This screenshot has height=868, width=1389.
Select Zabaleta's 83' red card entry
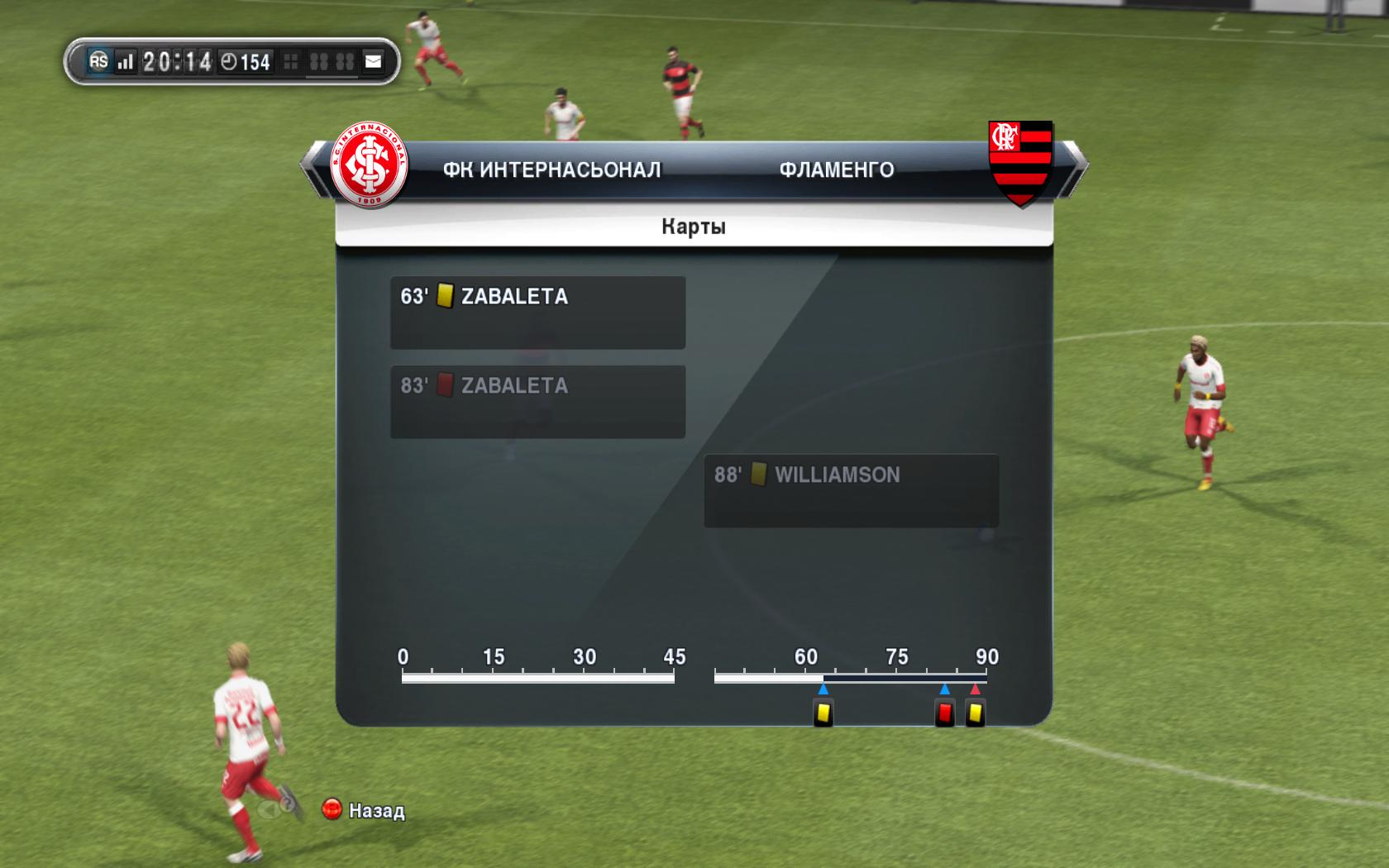pos(537,401)
